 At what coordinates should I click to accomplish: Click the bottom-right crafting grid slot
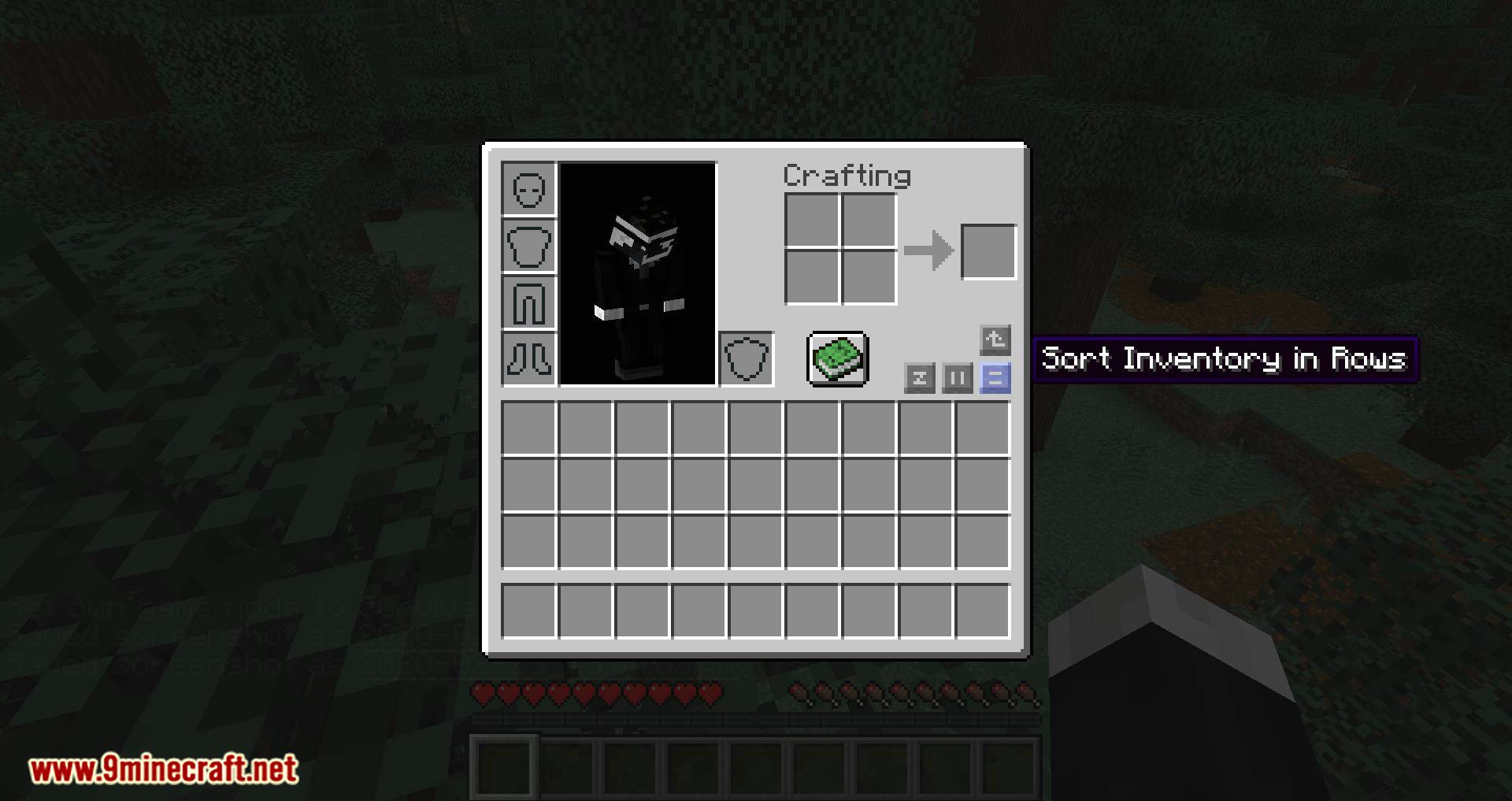click(x=868, y=278)
